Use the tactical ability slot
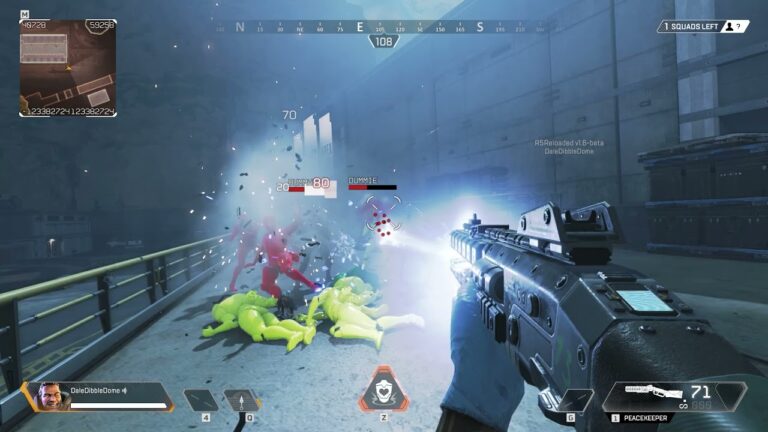Viewport: 768px width, 432px height. 243,400
